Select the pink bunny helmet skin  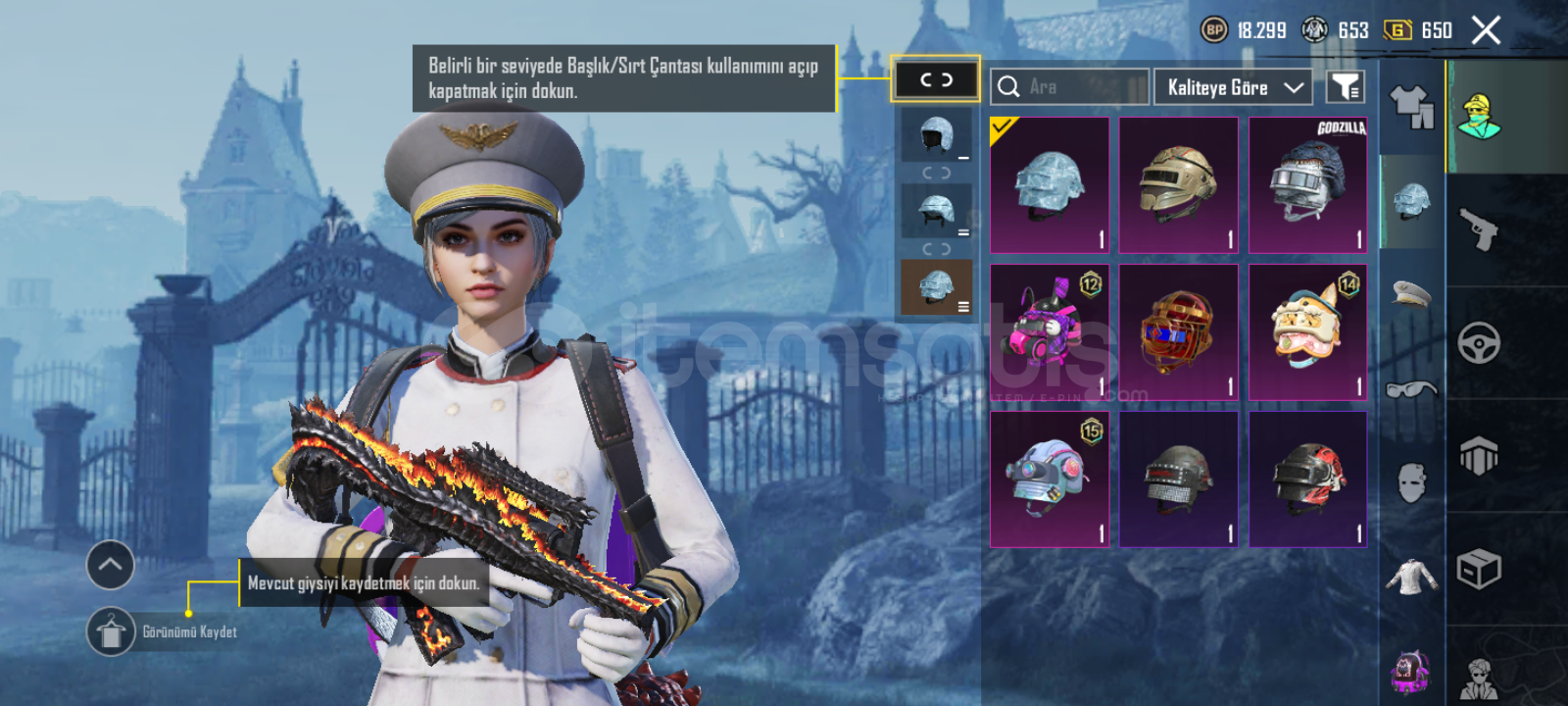[x=1049, y=332]
